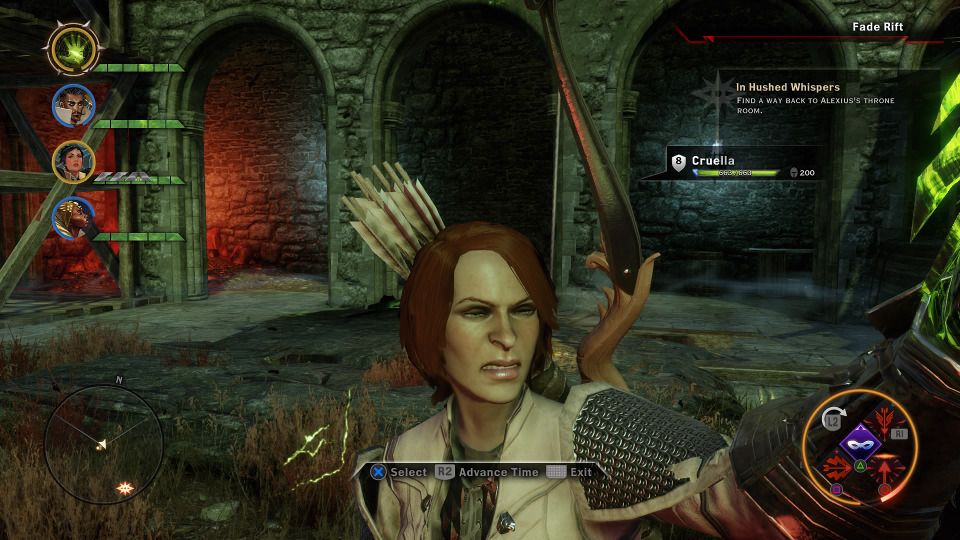
Task: Use the red upward arrow volley ability
Action: click(x=884, y=468)
